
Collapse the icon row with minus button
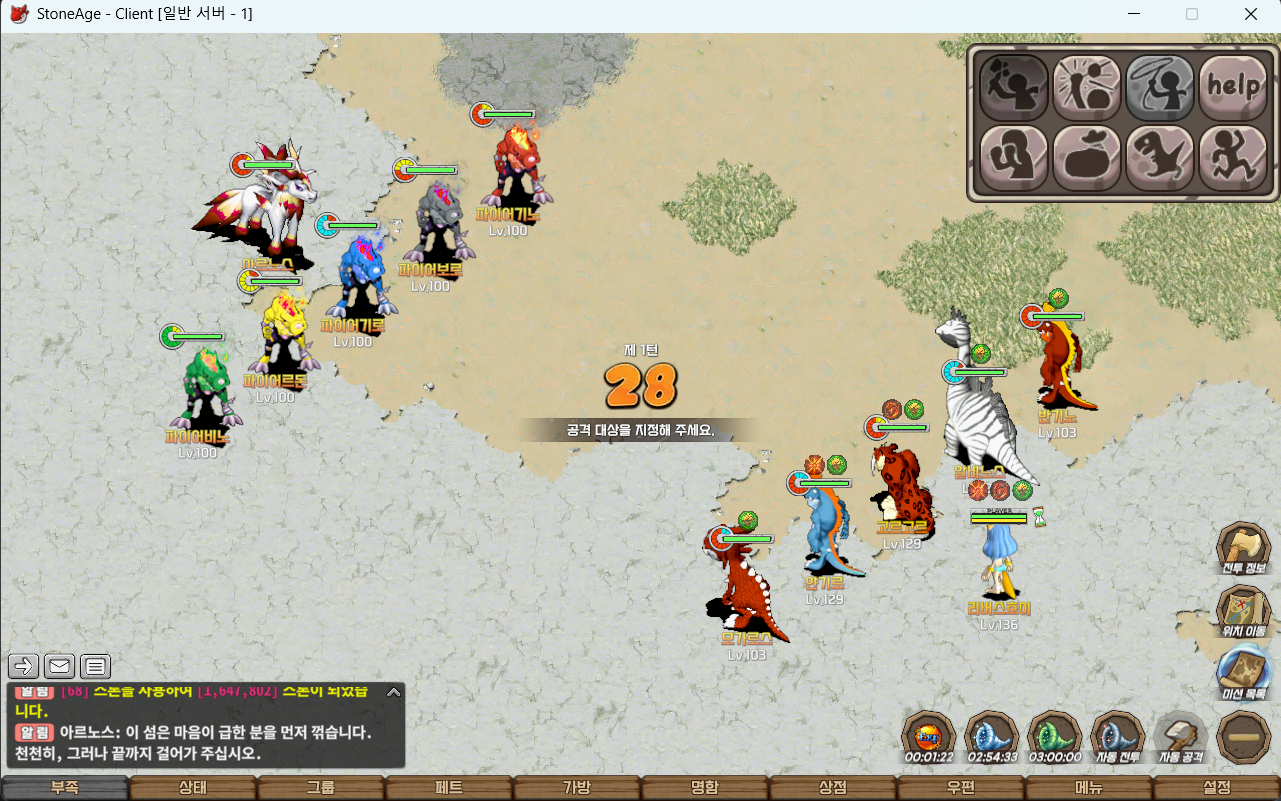(1244, 737)
